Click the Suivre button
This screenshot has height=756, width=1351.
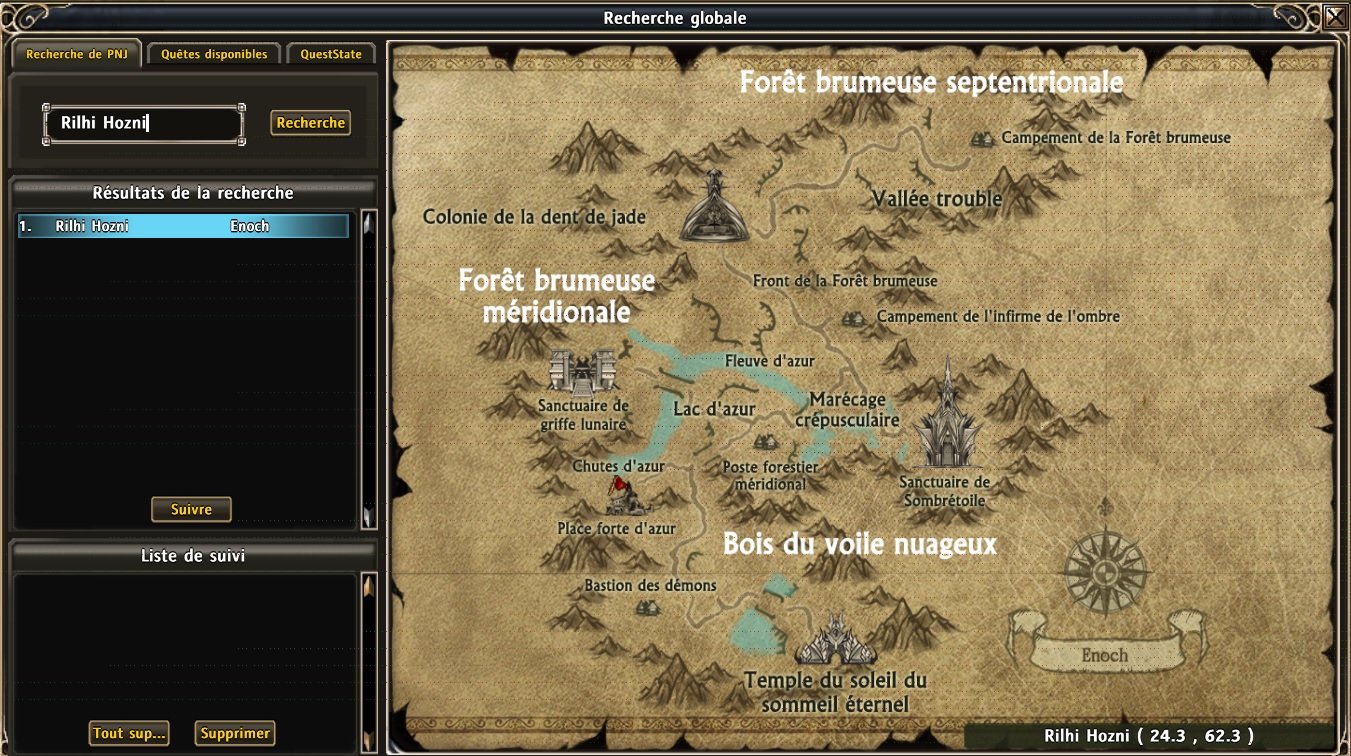pos(191,509)
